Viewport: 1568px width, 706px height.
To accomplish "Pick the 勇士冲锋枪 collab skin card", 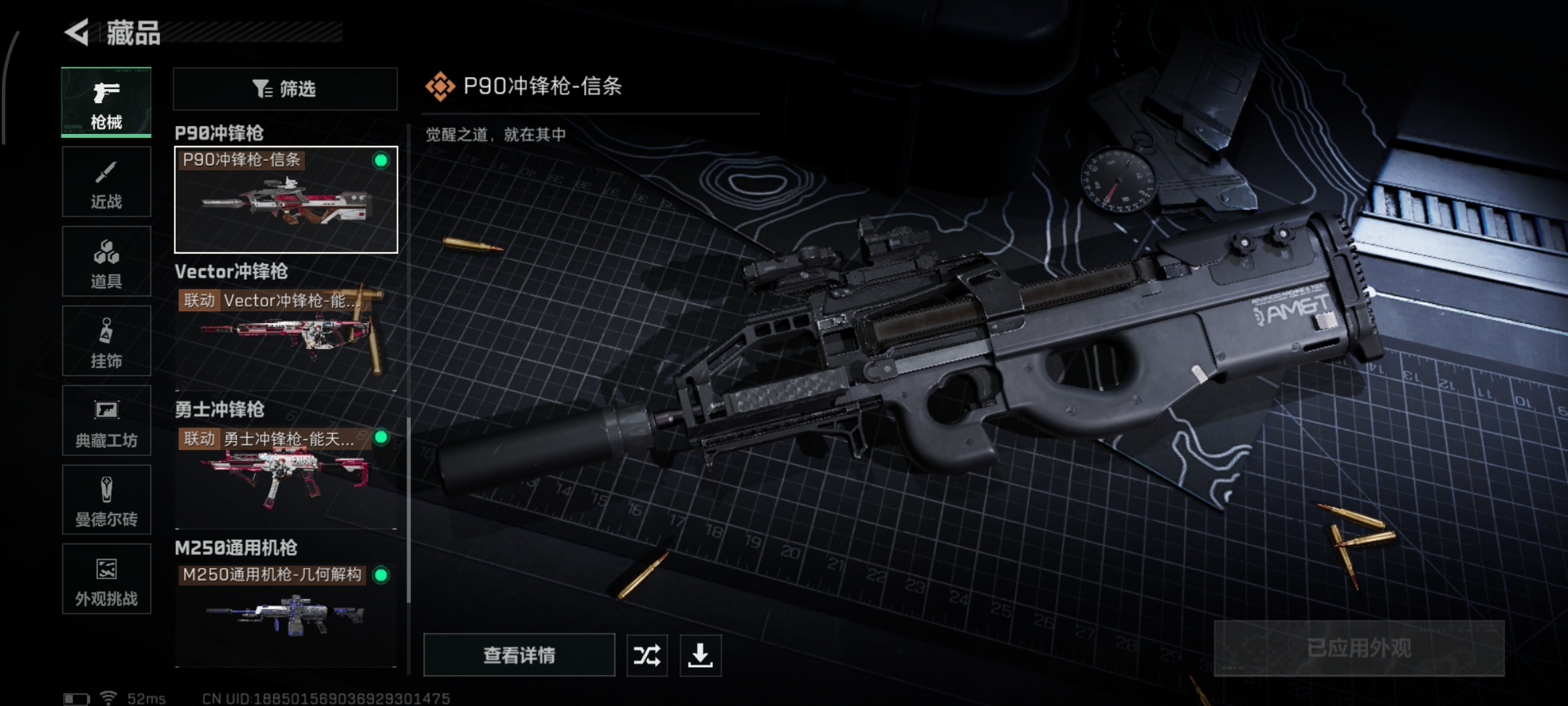I will 286,477.
